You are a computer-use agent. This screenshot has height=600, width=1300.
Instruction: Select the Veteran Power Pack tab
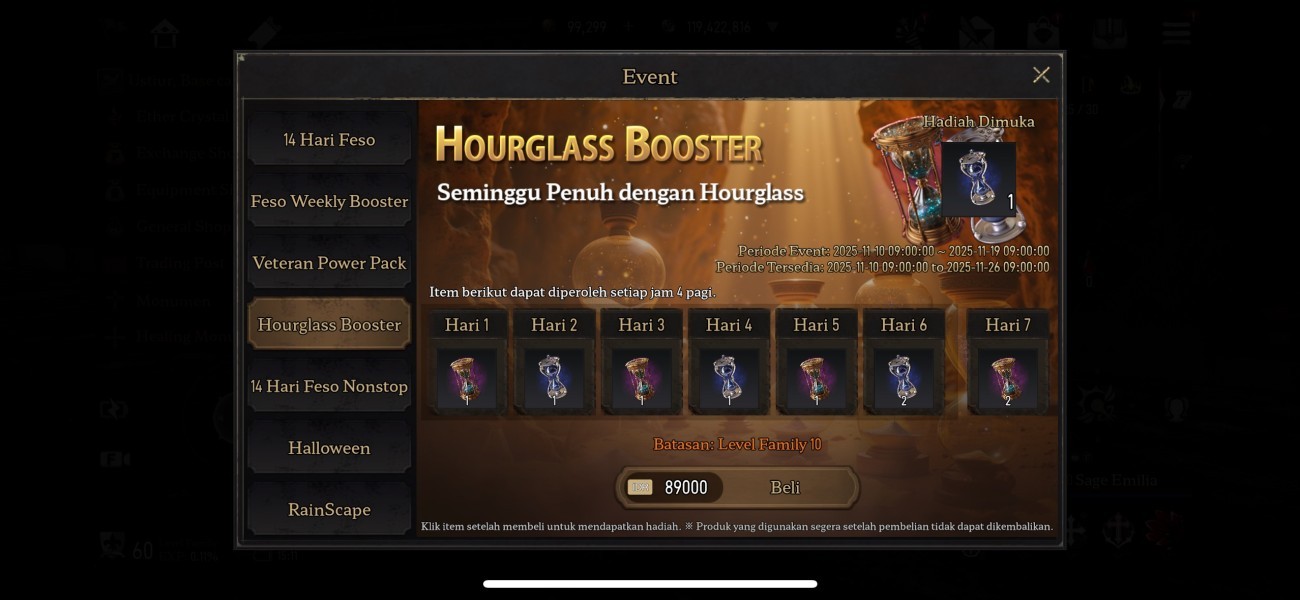click(x=329, y=263)
